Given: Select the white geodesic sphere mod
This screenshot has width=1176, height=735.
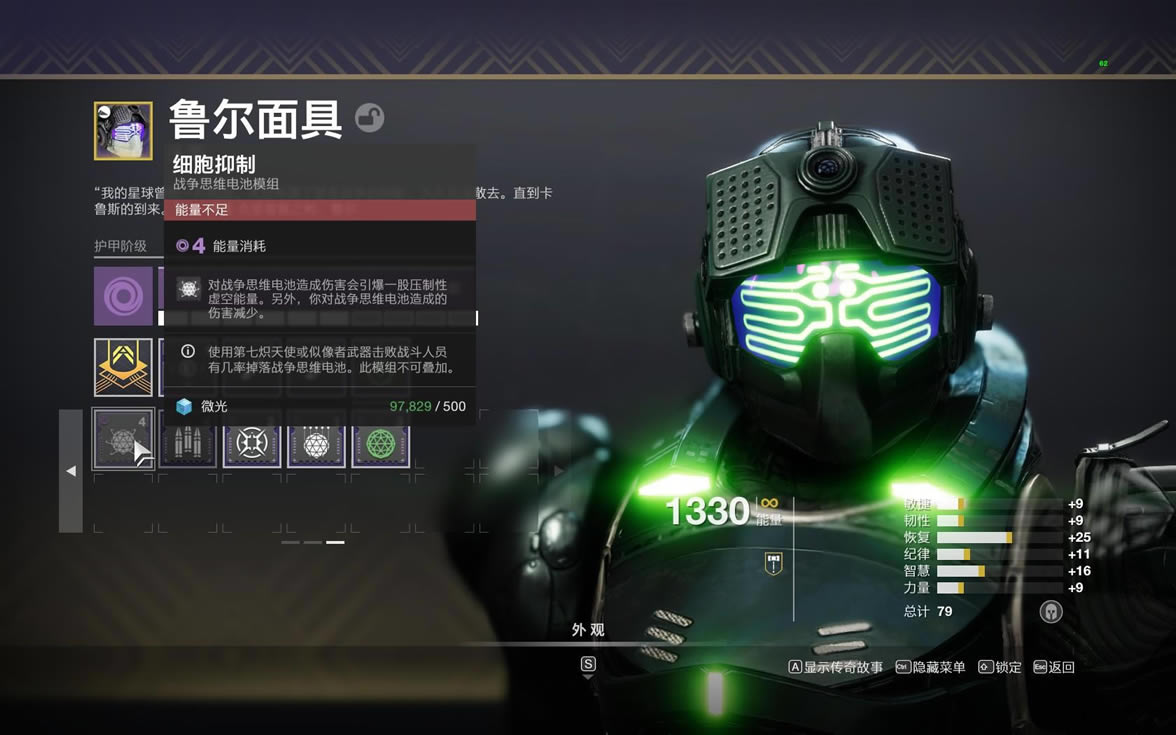Looking at the screenshot, I should [316, 441].
